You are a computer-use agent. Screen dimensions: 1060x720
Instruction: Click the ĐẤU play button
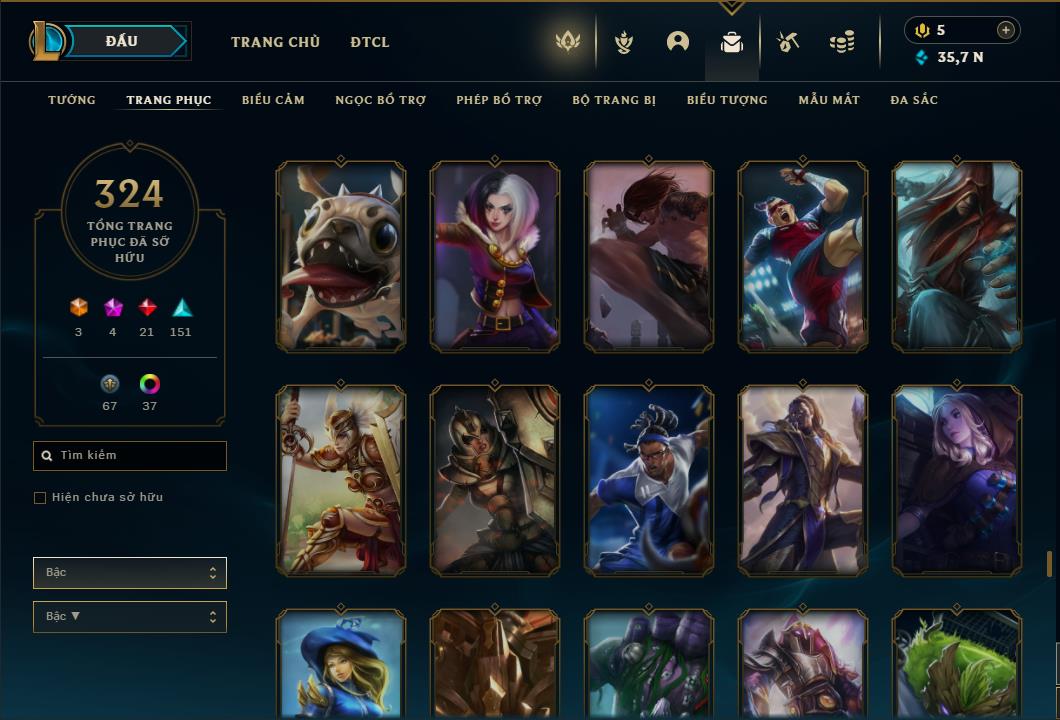127,41
